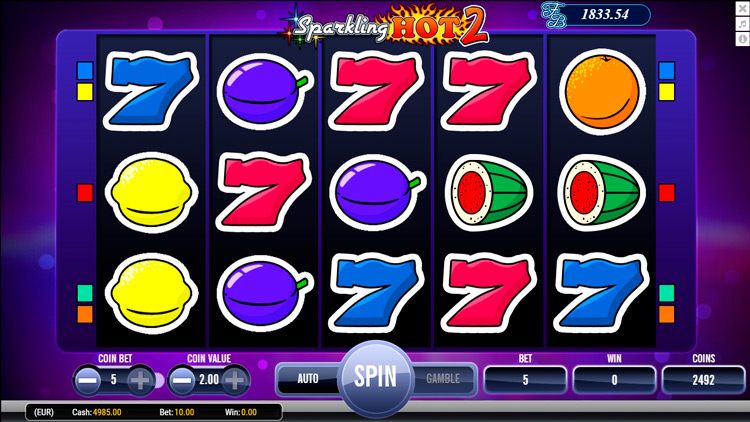Raise the coin value
Image resolution: width=750 pixels, height=422 pixels.
point(235,380)
